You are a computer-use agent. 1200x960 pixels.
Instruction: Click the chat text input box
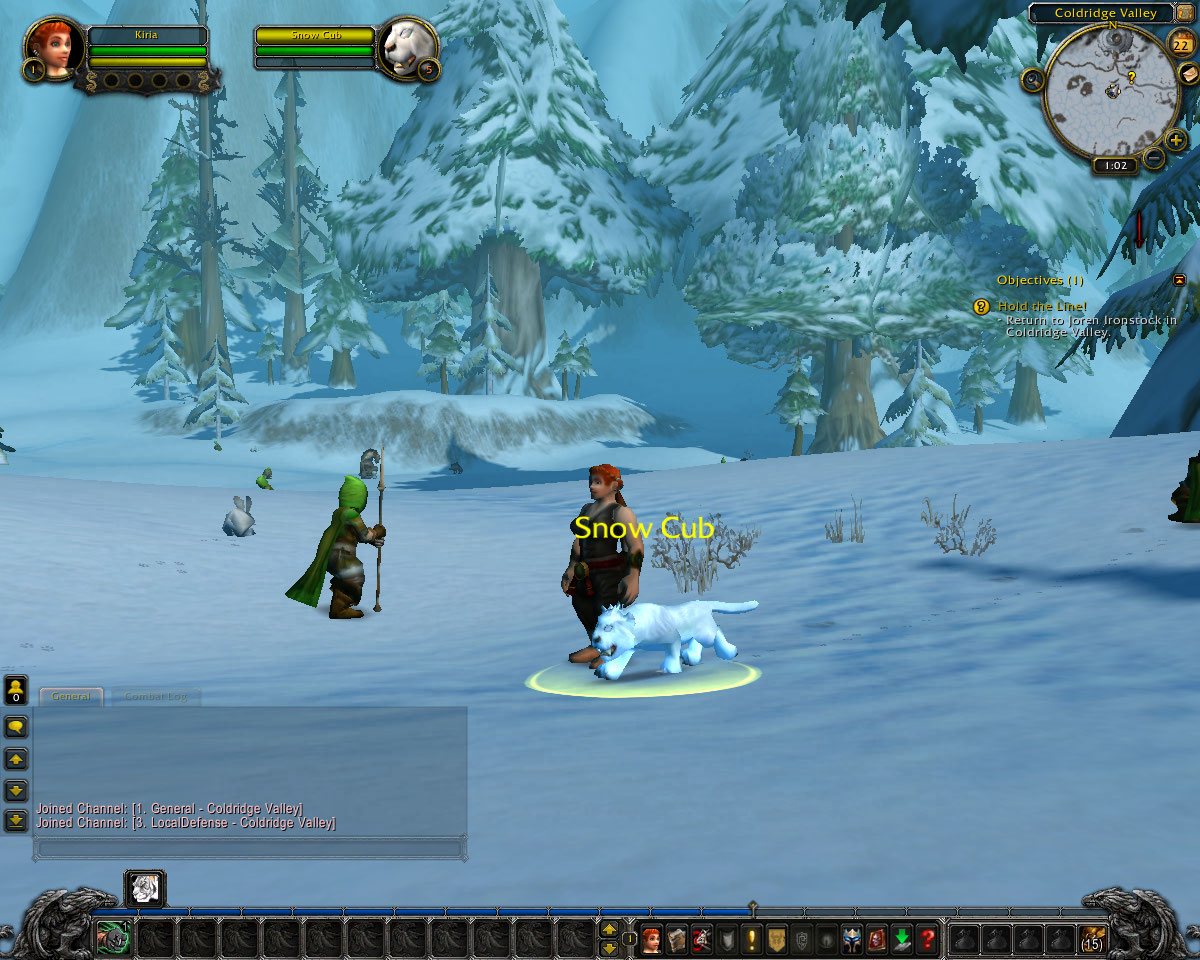pos(250,848)
